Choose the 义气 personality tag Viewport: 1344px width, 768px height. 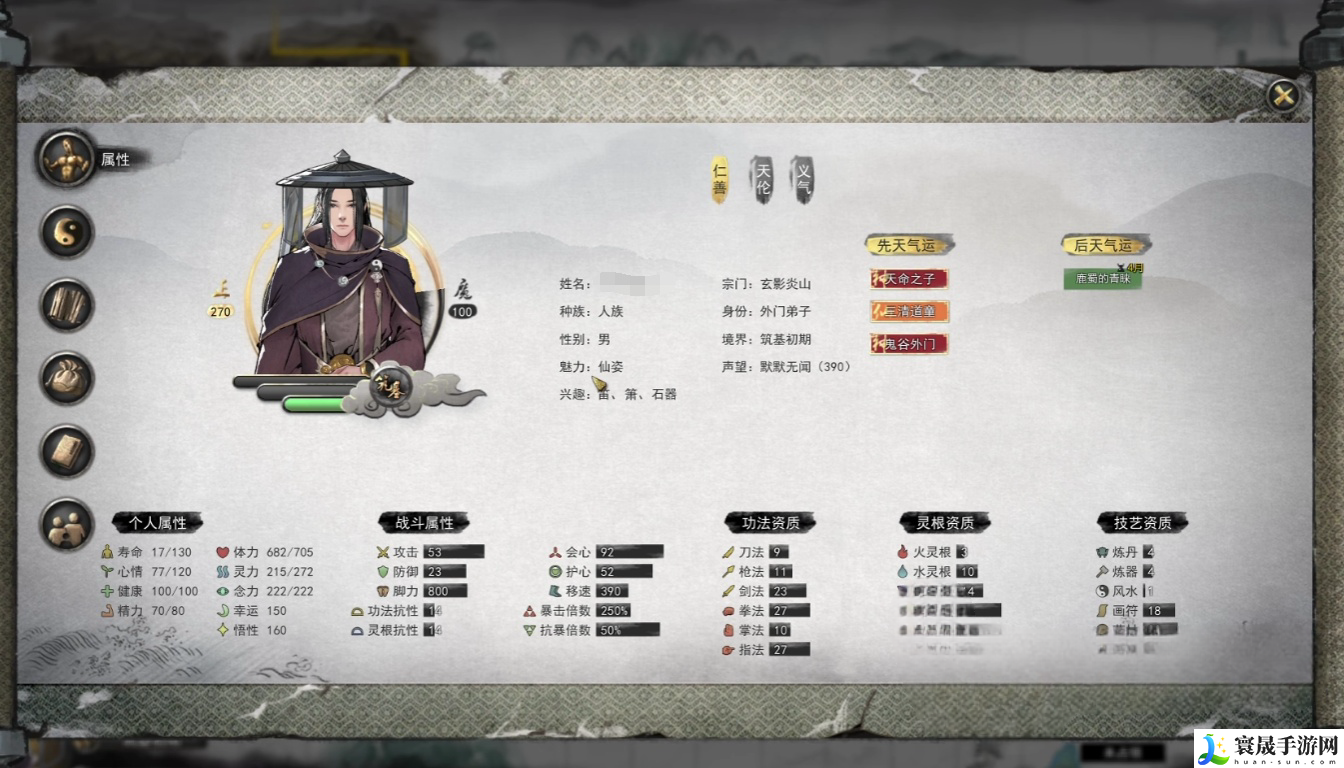click(x=803, y=180)
